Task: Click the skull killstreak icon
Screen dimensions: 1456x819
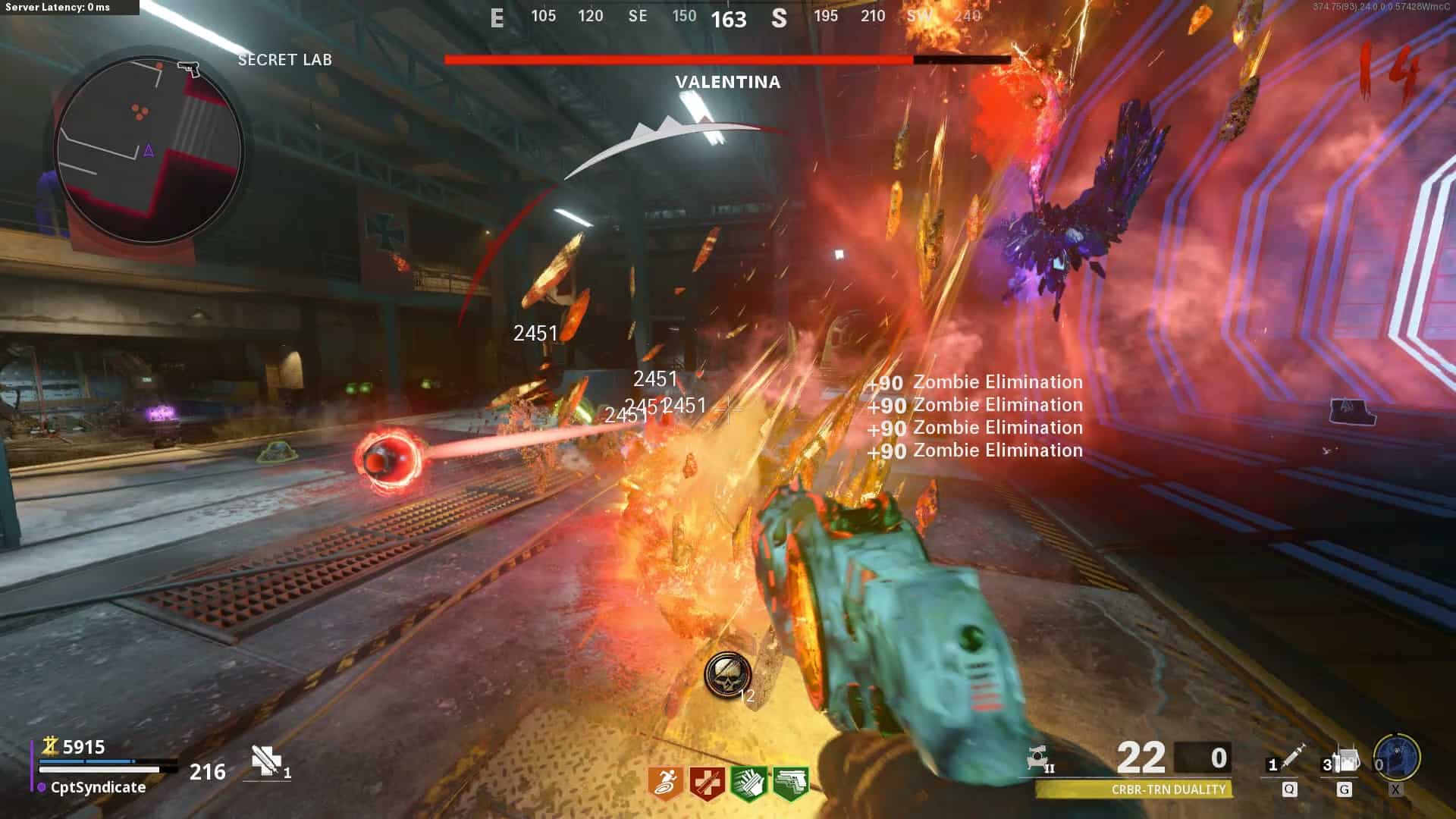Action: 727,674
